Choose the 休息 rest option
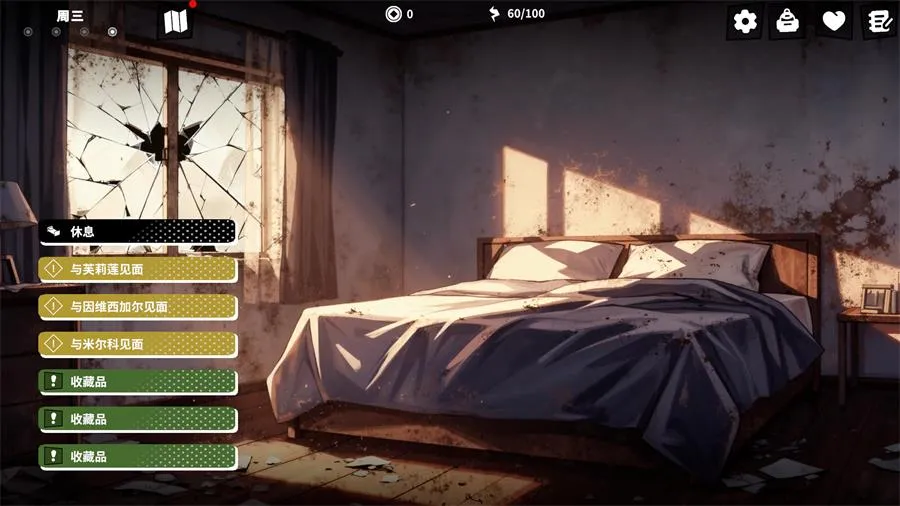 coord(138,232)
